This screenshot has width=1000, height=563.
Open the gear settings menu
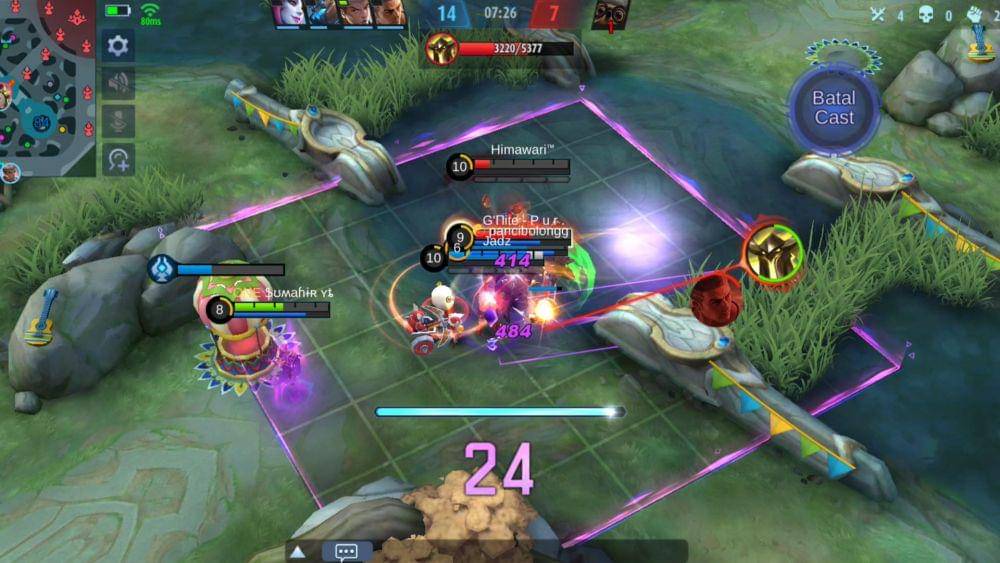point(118,46)
